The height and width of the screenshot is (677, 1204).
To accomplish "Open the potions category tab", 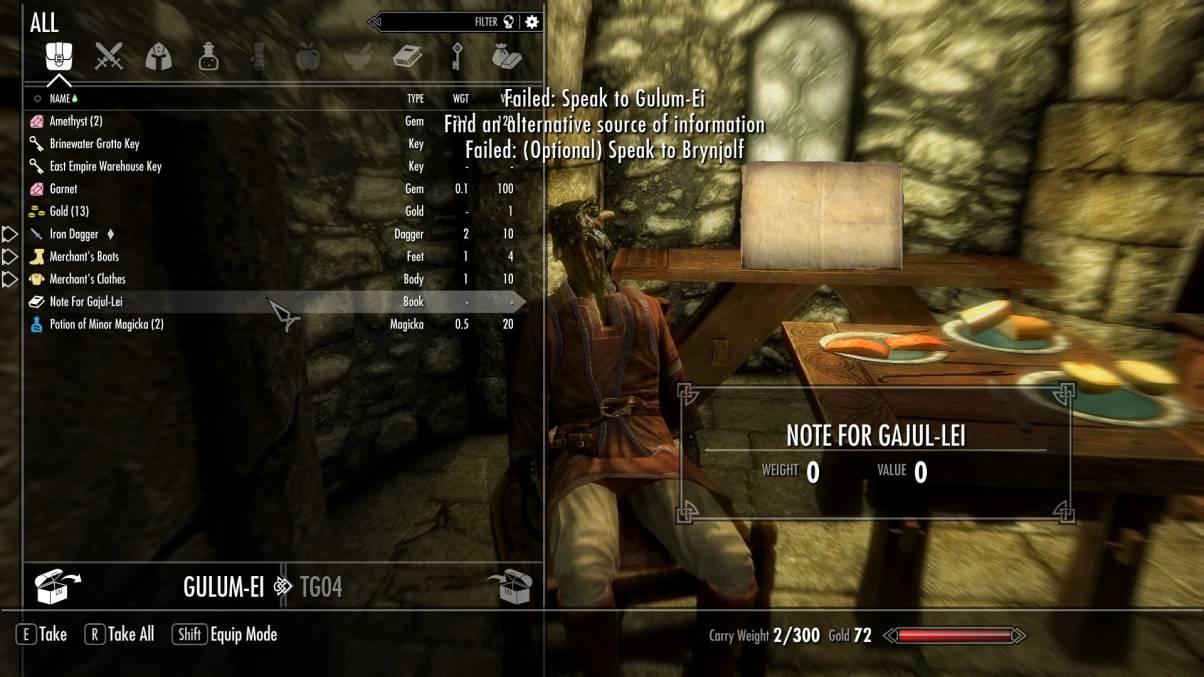I will (x=208, y=56).
